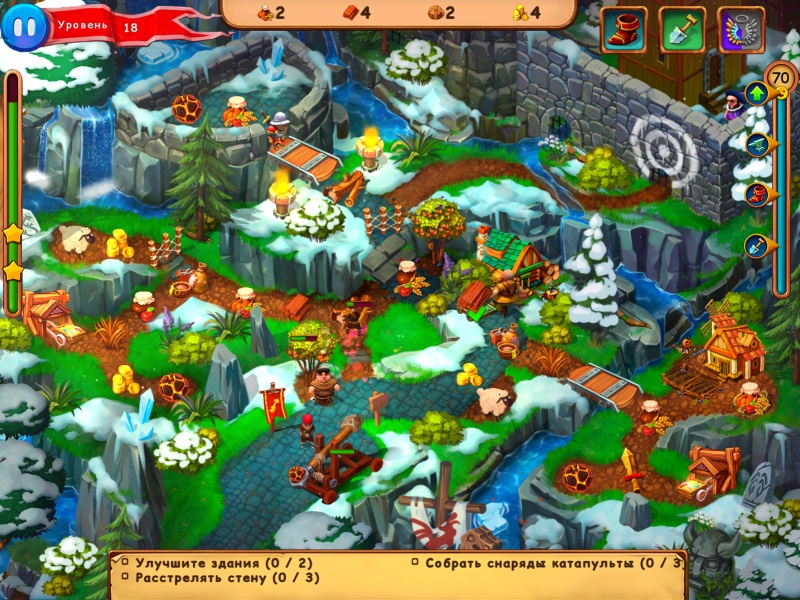Screen dimensions: 800x600
Task: Click the "Собрать снаряды катапульты" objective
Action: (x=546, y=563)
